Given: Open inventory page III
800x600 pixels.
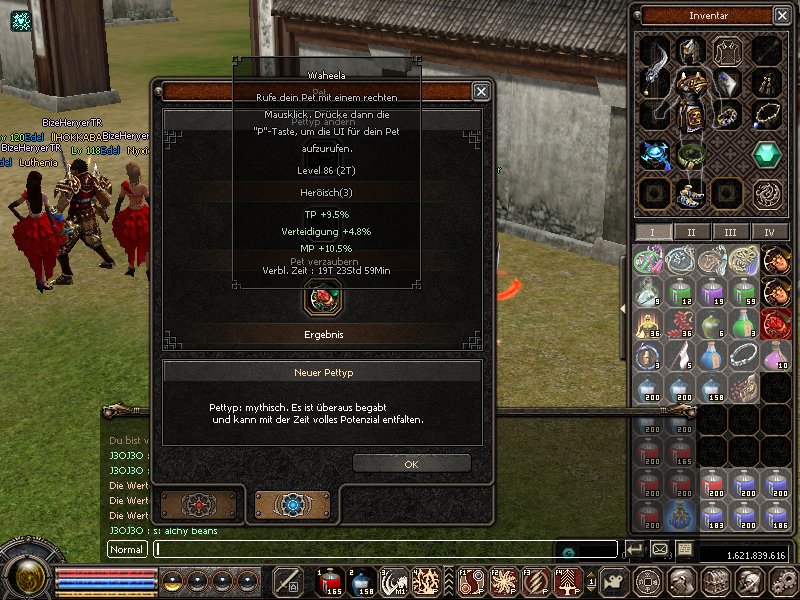Looking at the screenshot, I should tap(730, 232).
